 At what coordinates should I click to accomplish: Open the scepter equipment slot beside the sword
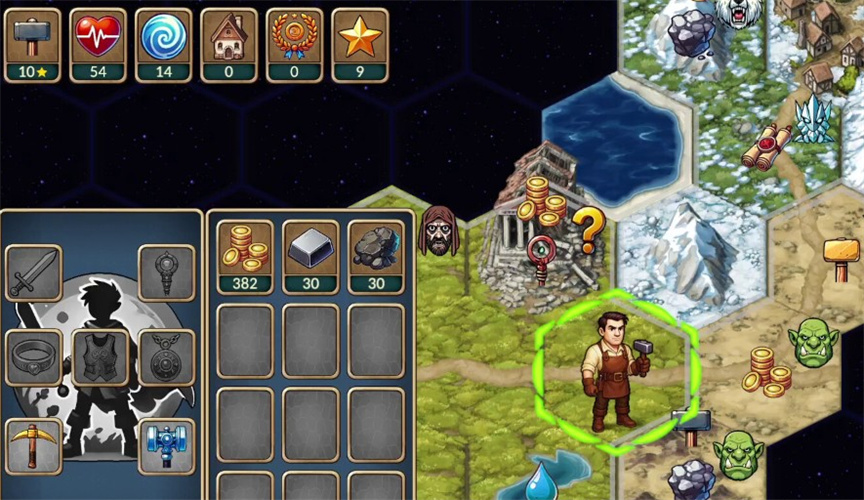point(166,273)
